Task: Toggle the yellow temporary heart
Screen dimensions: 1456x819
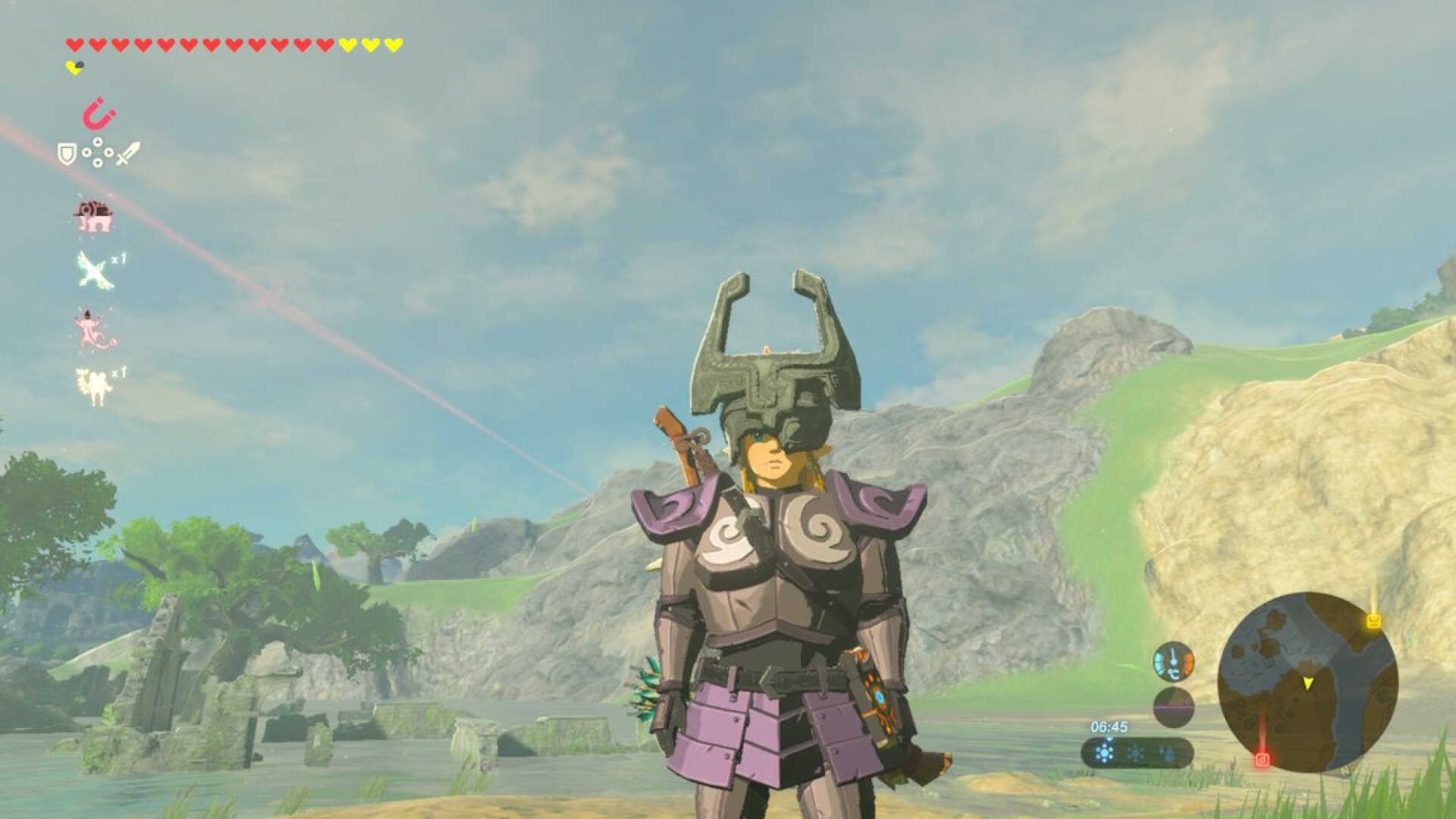Action: click(x=74, y=67)
